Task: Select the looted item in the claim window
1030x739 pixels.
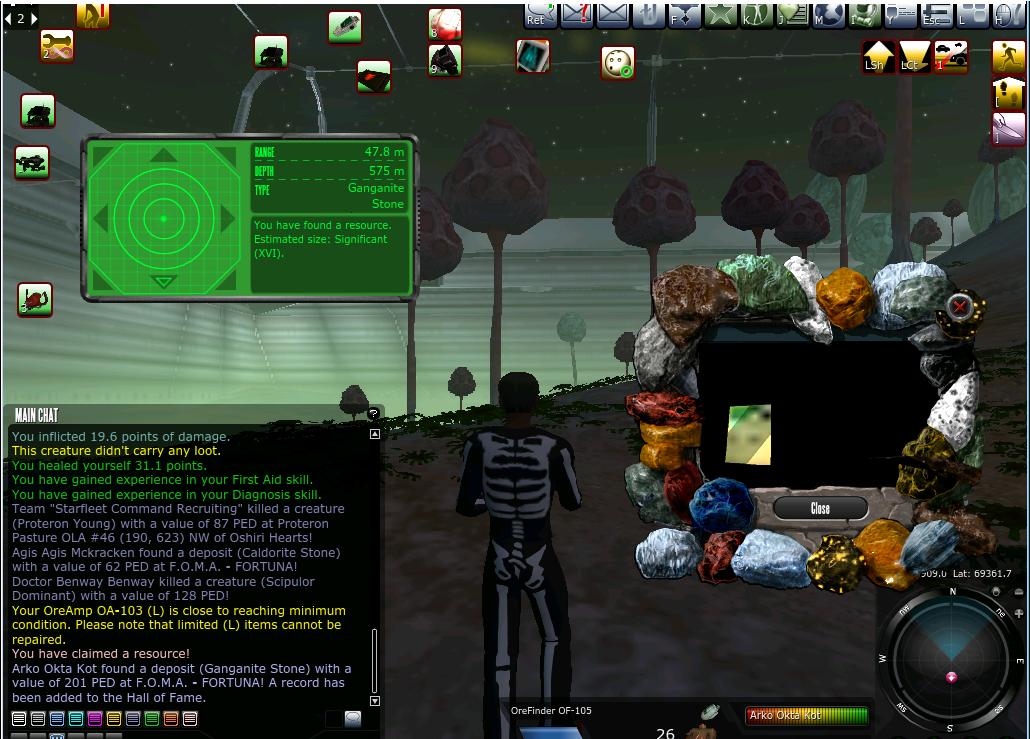Action: pyautogui.click(x=749, y=435)
